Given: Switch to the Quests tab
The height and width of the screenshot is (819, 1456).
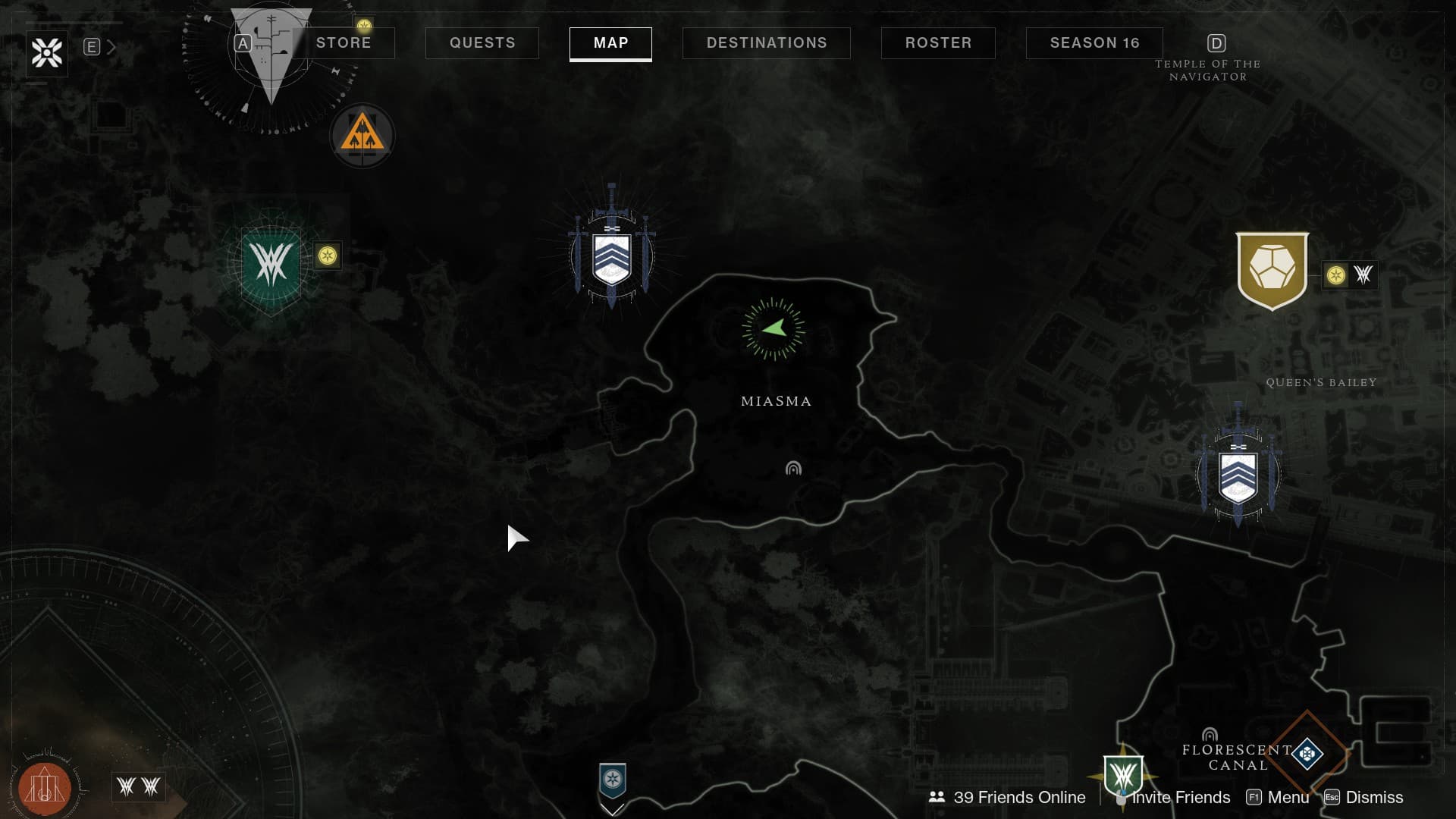Looking at the screenshot, I should pyautogui.click(x=482, y=43).
